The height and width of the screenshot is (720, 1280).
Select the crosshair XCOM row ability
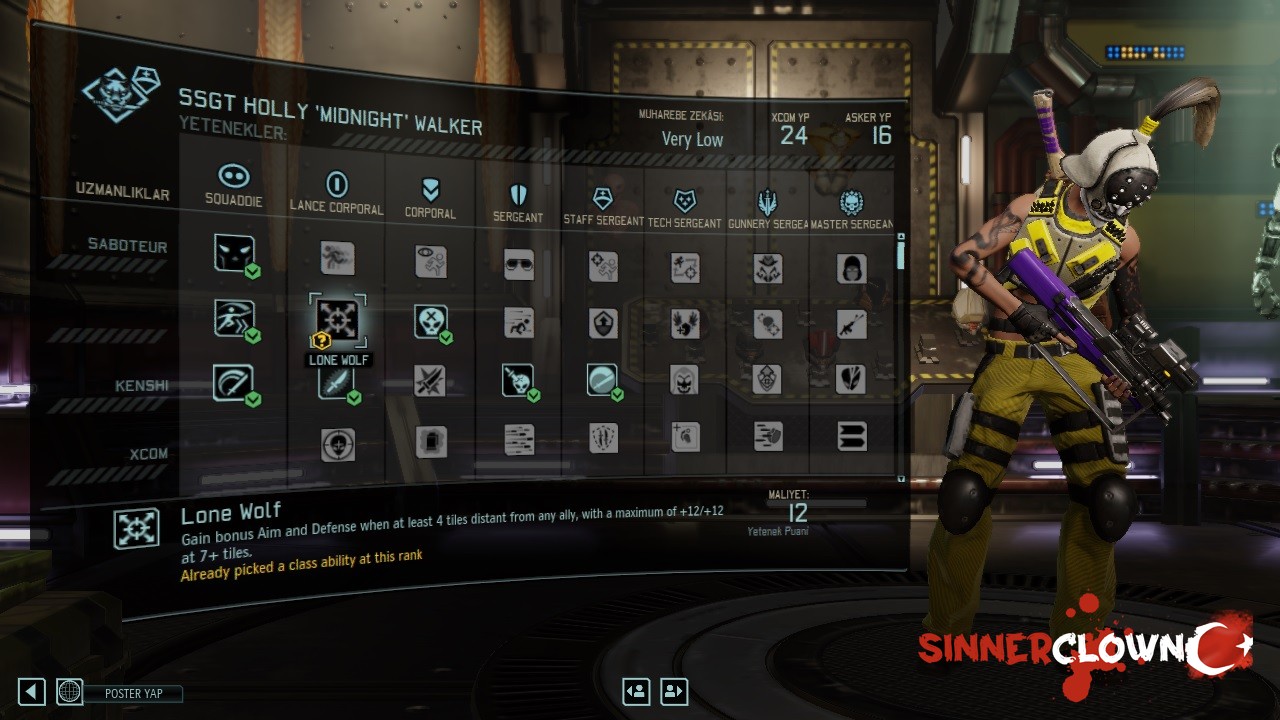pos(337,444)
